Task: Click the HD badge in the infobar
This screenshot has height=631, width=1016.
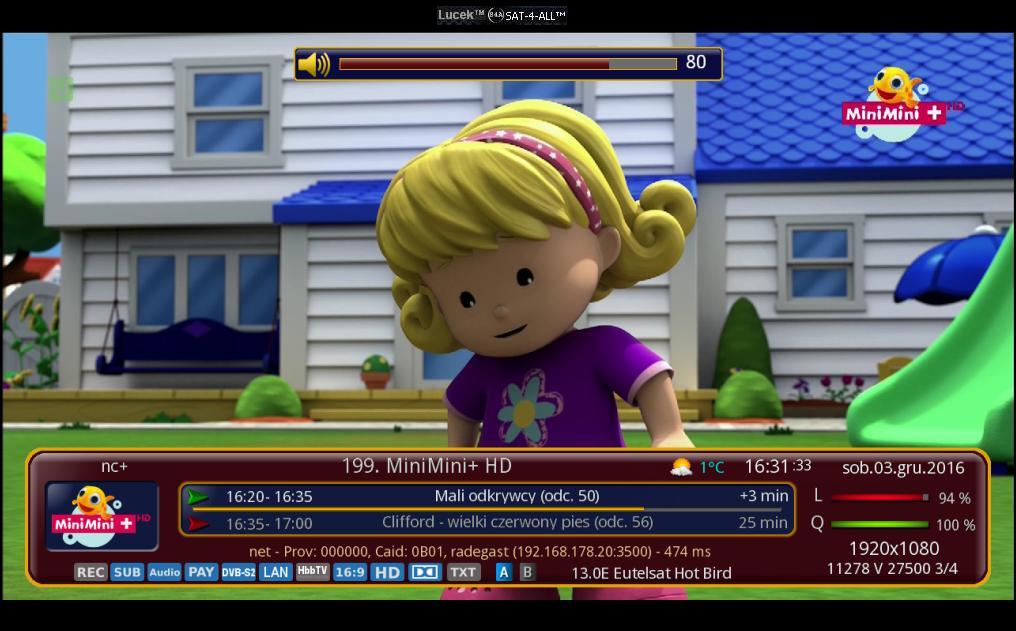Action: click(387, 572)
